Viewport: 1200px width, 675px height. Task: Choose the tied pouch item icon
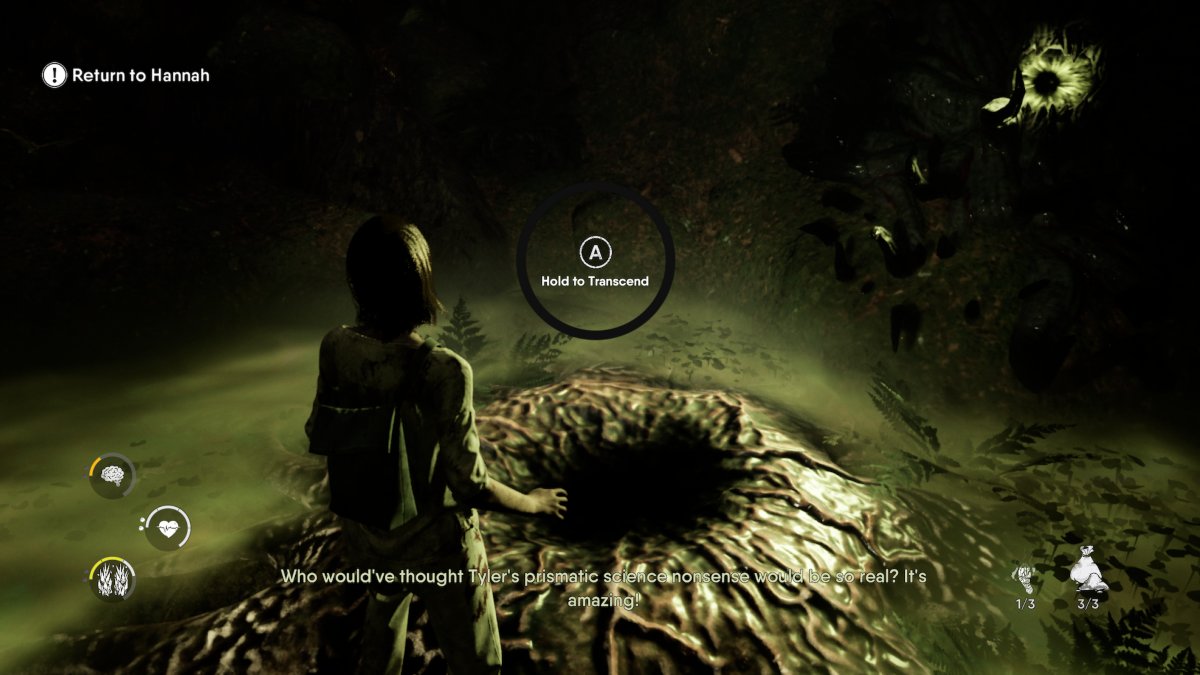[x=1085, y=575]
